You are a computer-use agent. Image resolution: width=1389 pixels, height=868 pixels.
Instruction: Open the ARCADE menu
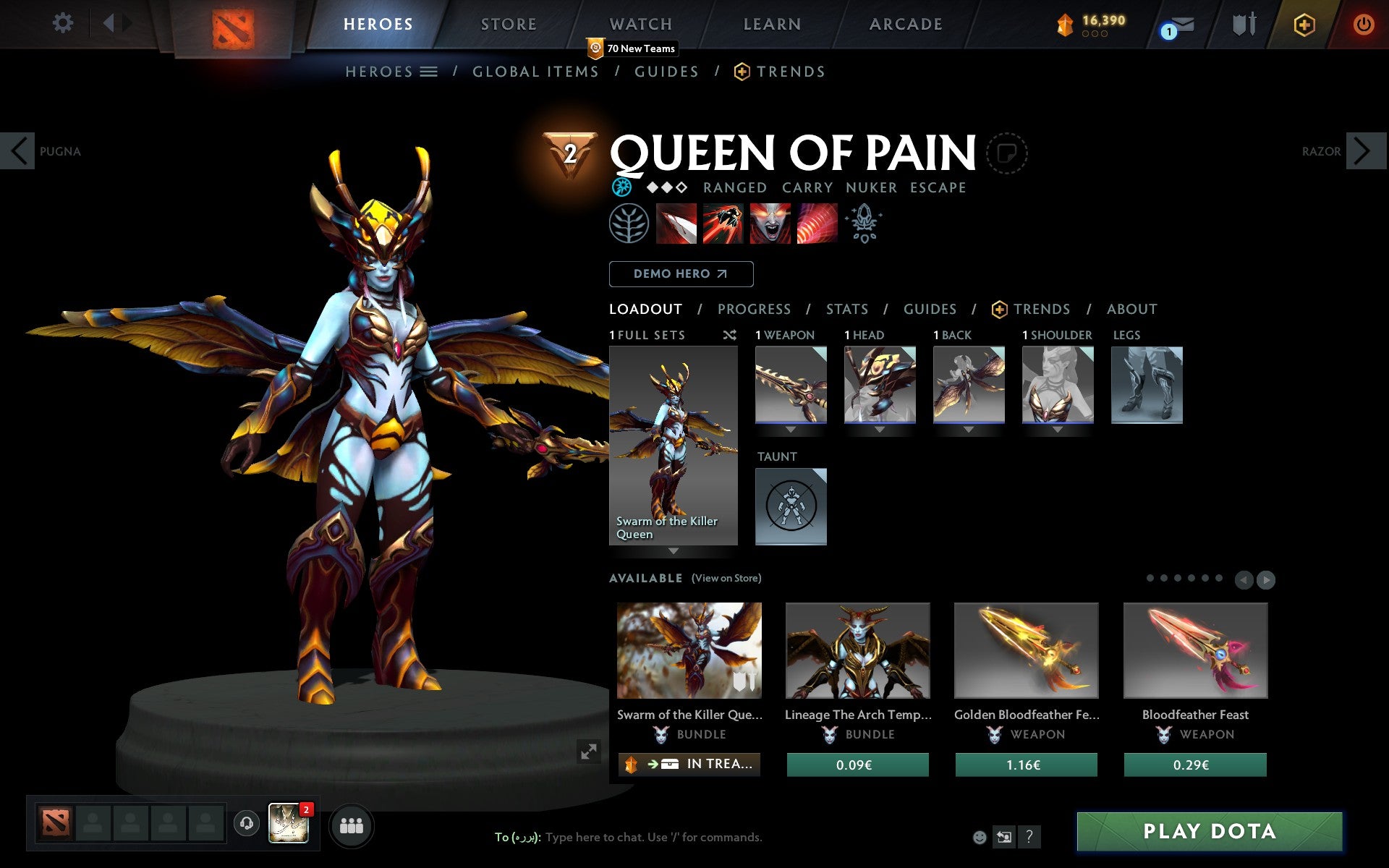(x=904, y=23)
